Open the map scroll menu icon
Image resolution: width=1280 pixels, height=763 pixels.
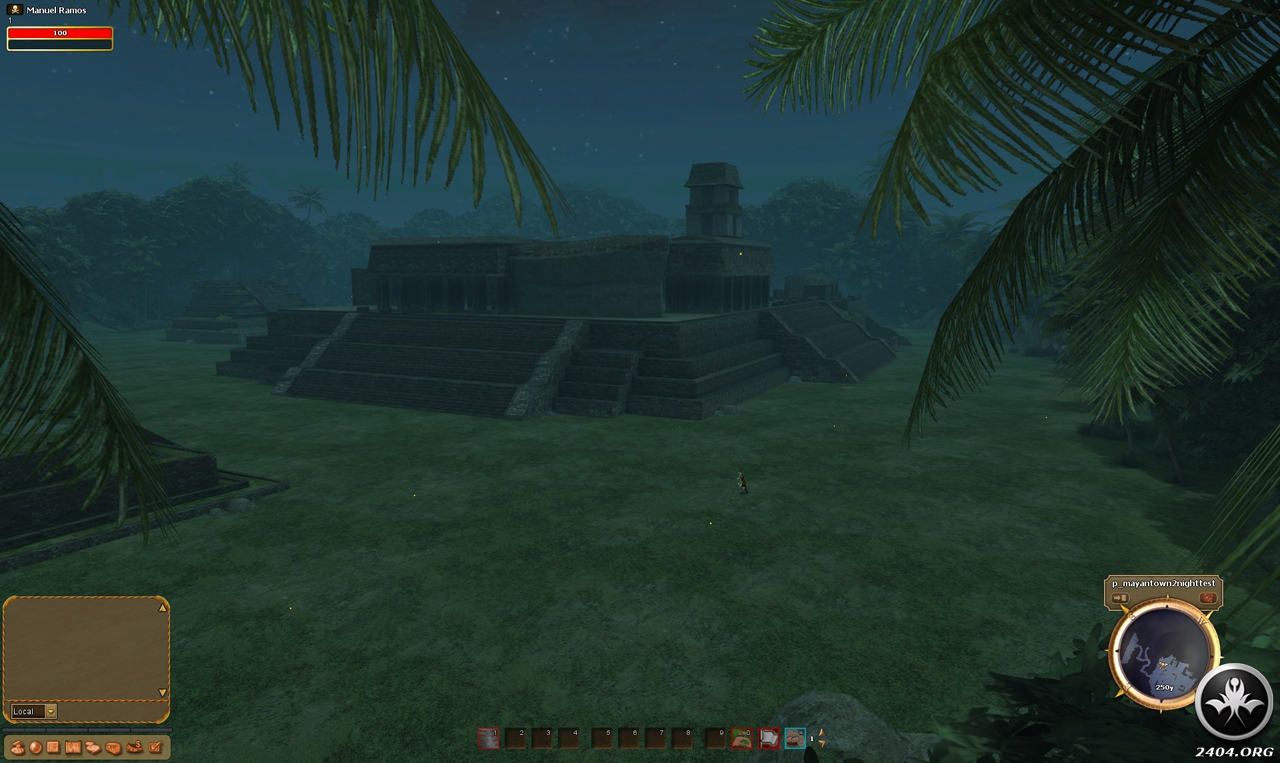click(73, 748)
